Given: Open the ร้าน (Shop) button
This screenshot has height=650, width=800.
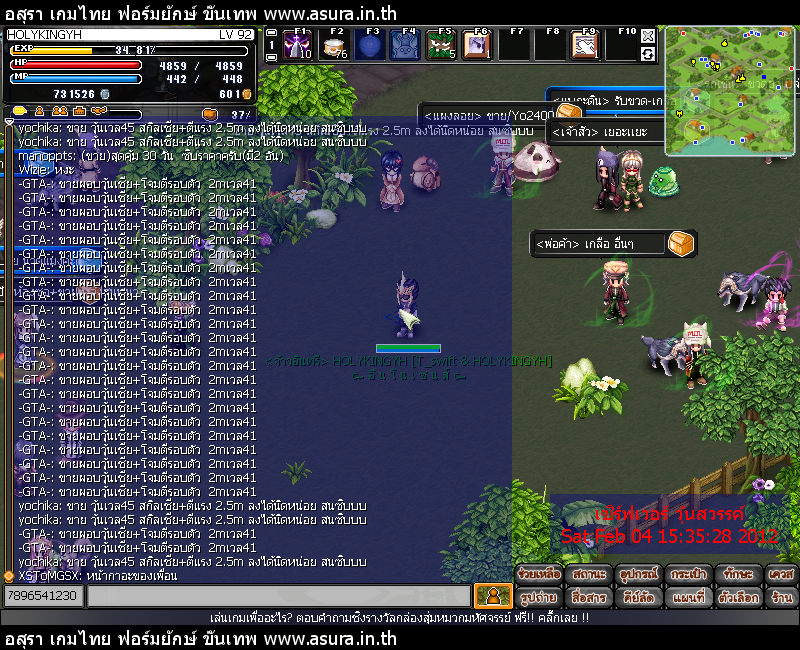Looking at the screenshot, I should 782,597.
